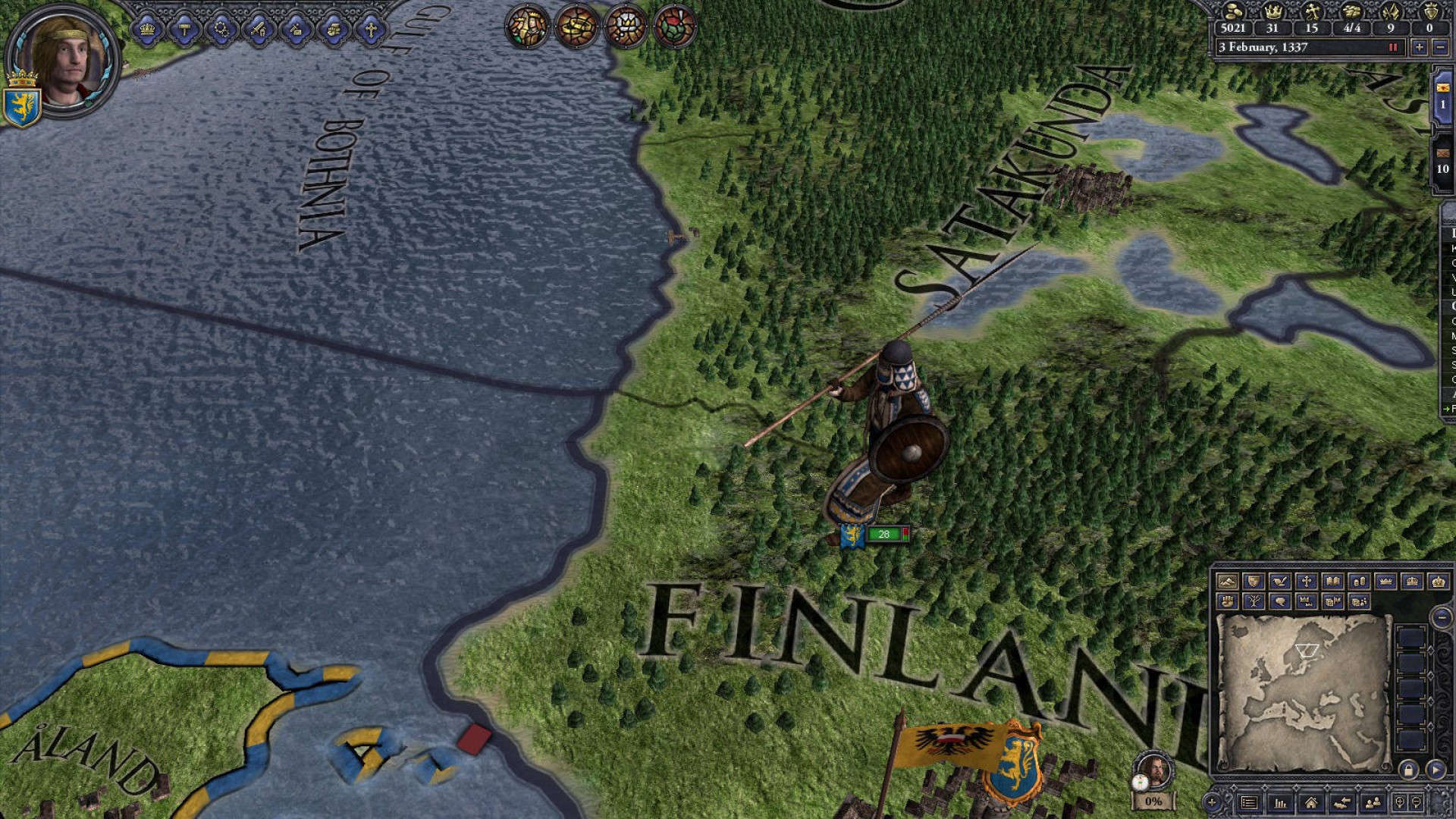Switch to dynasty tree map mode

coord(1254,602)
